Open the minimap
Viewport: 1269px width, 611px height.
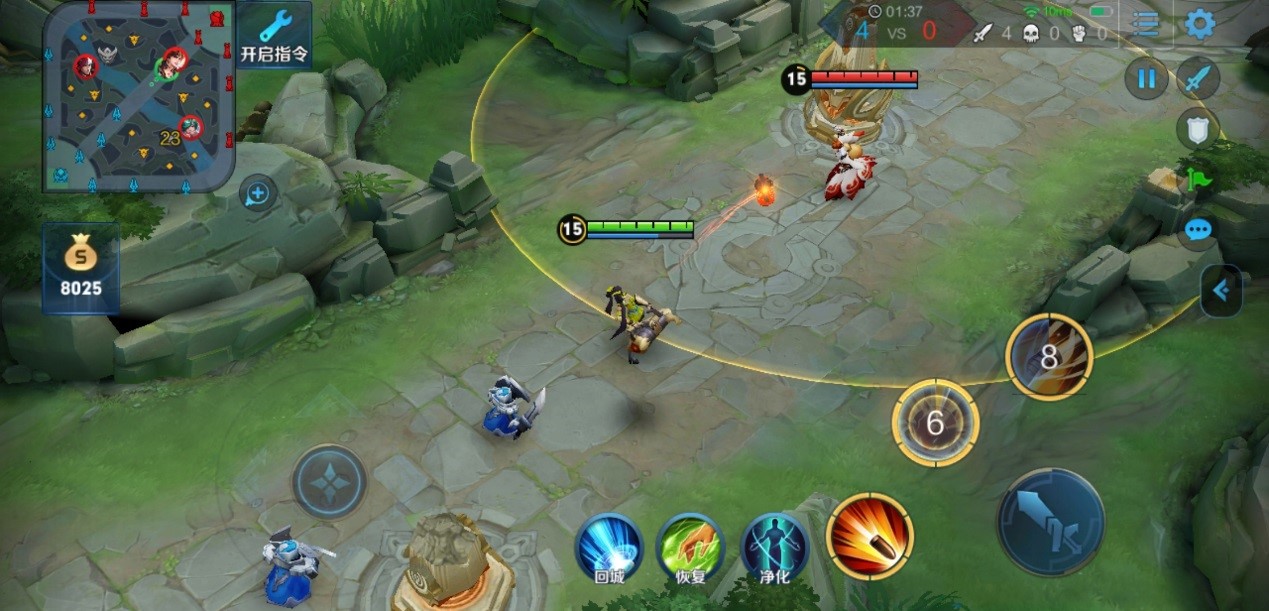(x=139, y=96)
